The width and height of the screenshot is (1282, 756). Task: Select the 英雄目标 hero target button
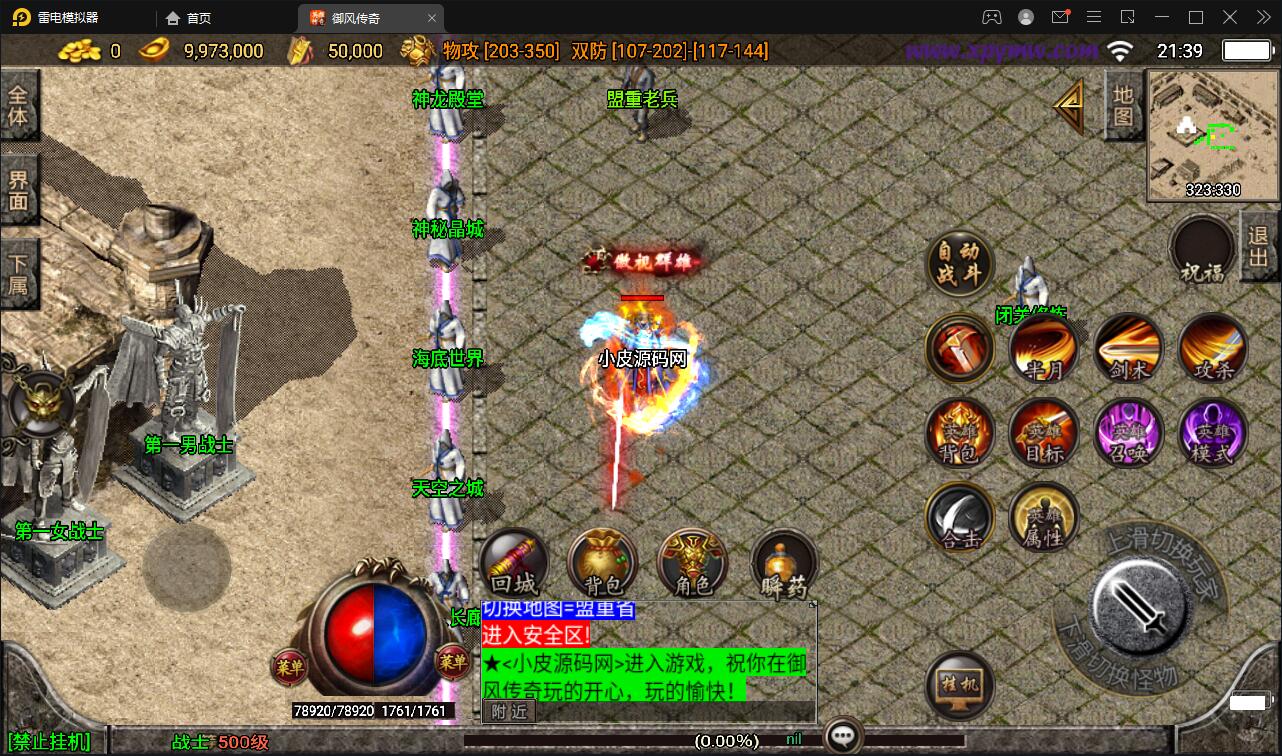1044,433
